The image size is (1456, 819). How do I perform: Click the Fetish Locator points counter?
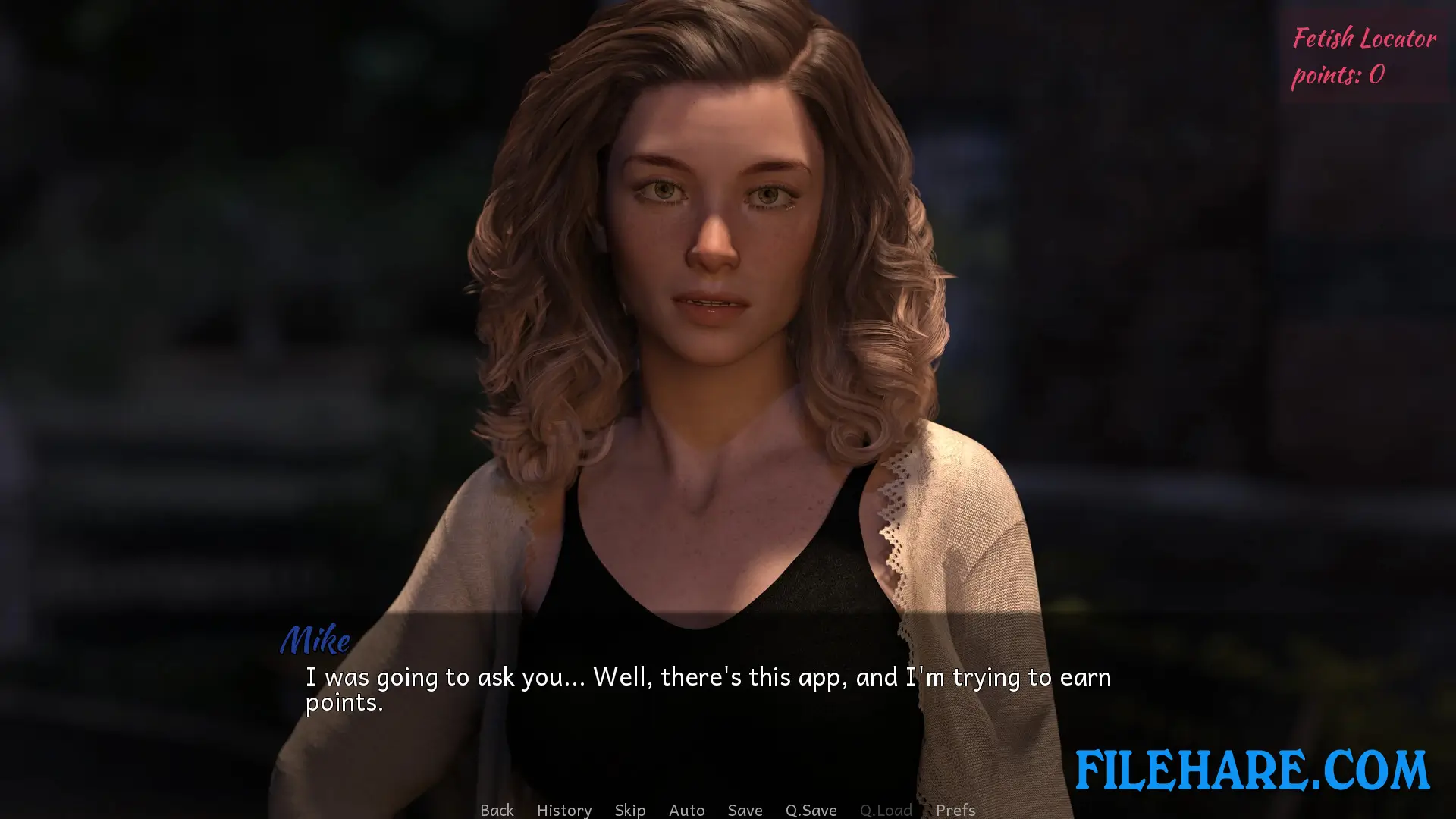[1362, 57]
